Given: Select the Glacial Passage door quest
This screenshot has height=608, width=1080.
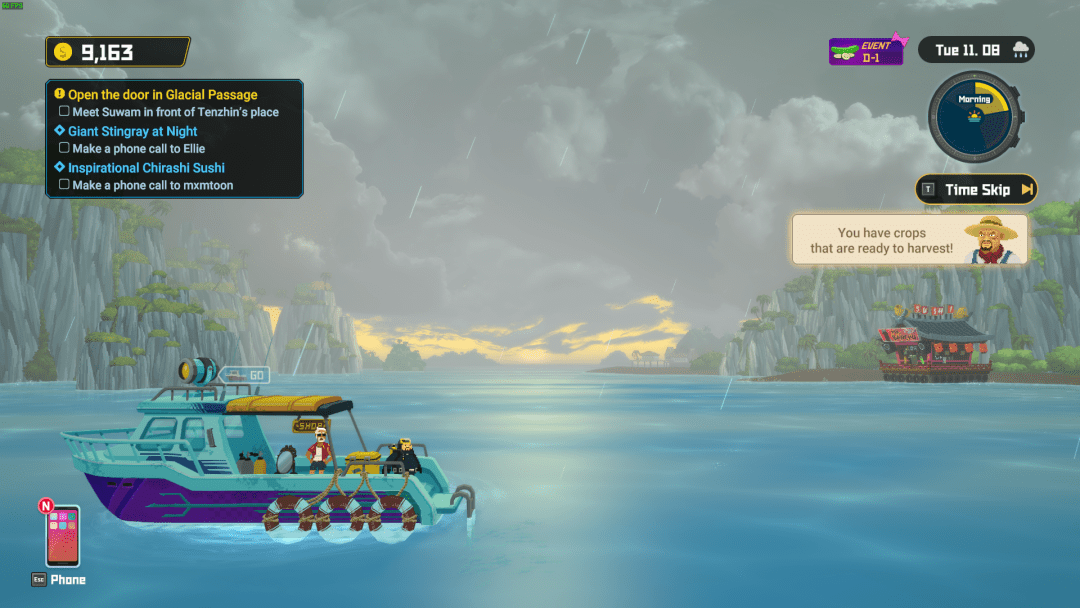Looking at the screenshot, I should coord(162,94).
